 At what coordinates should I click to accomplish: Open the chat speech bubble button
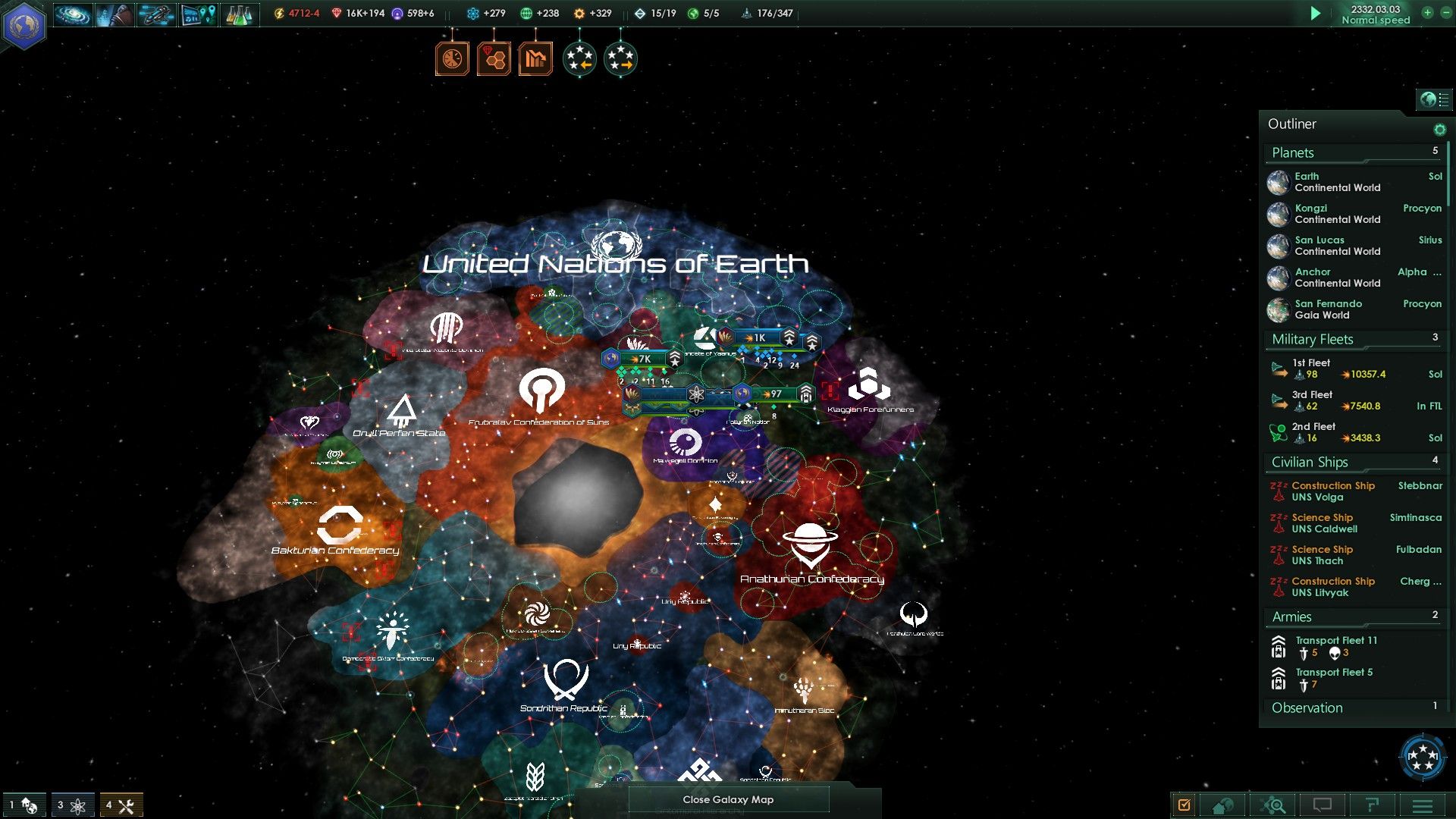(x=1323, y=805)
